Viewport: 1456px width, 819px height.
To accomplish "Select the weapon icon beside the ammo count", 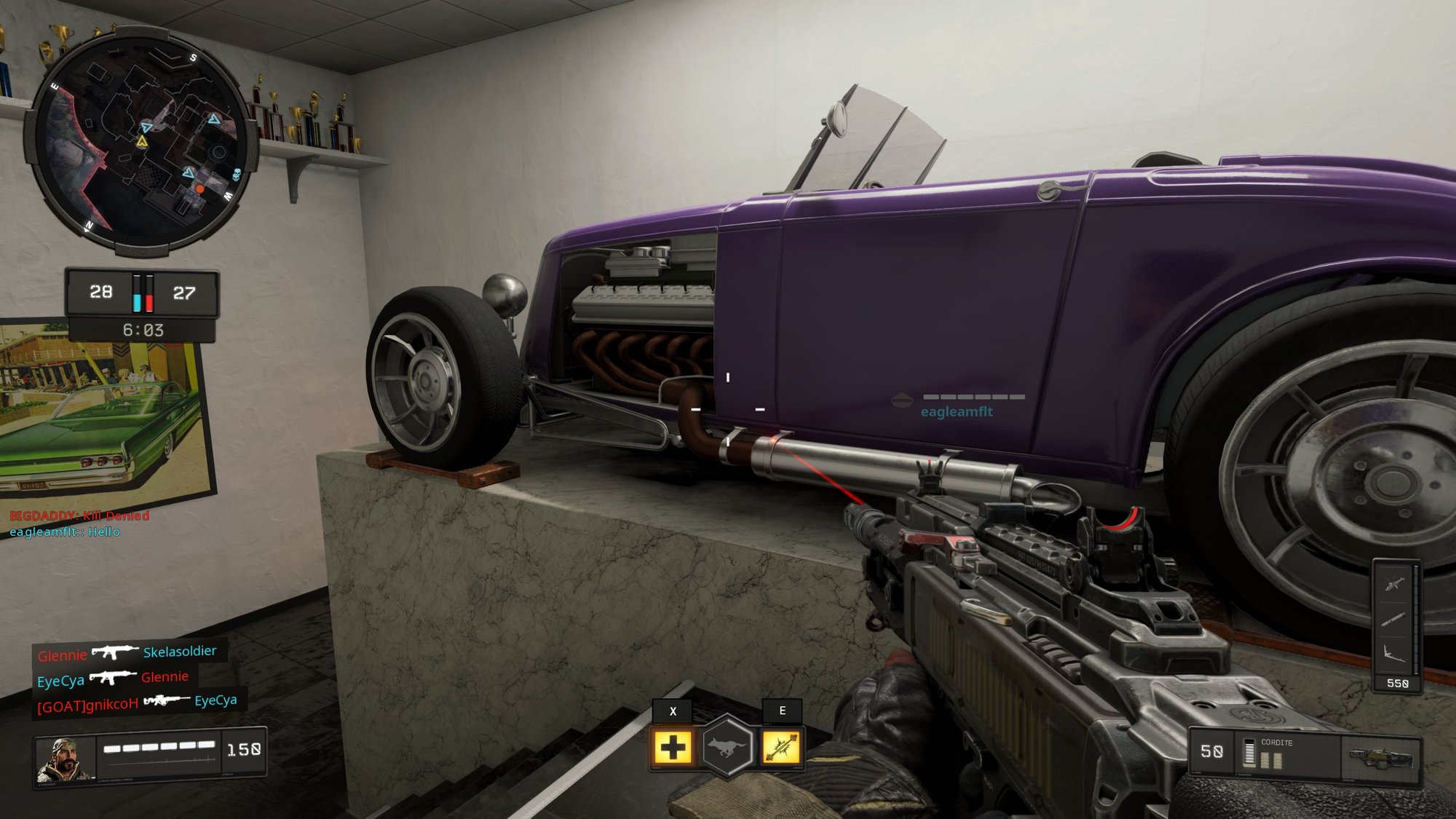I will [1380, 759].
